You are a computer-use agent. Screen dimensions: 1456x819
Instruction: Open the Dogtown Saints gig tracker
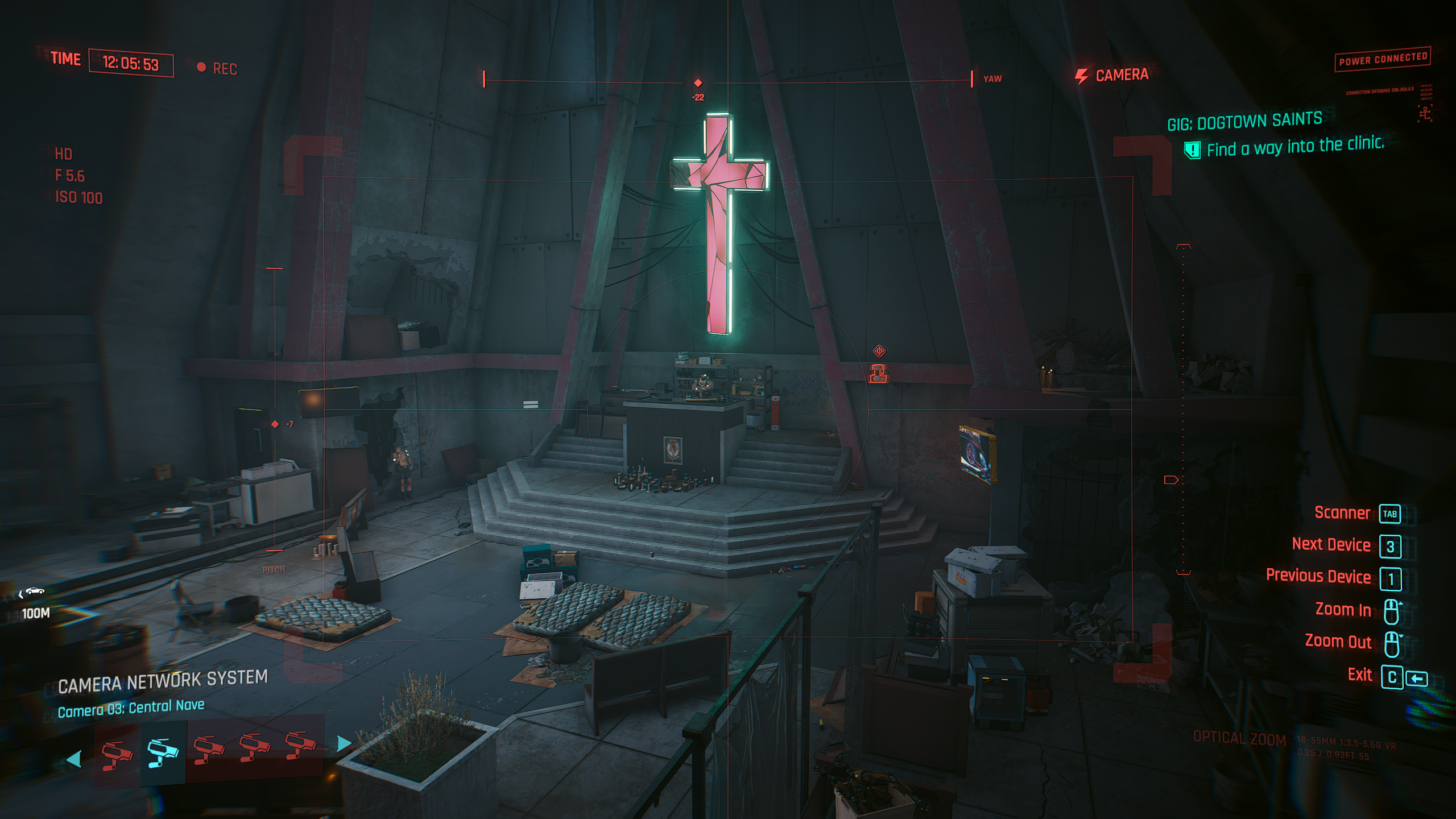1244,122
